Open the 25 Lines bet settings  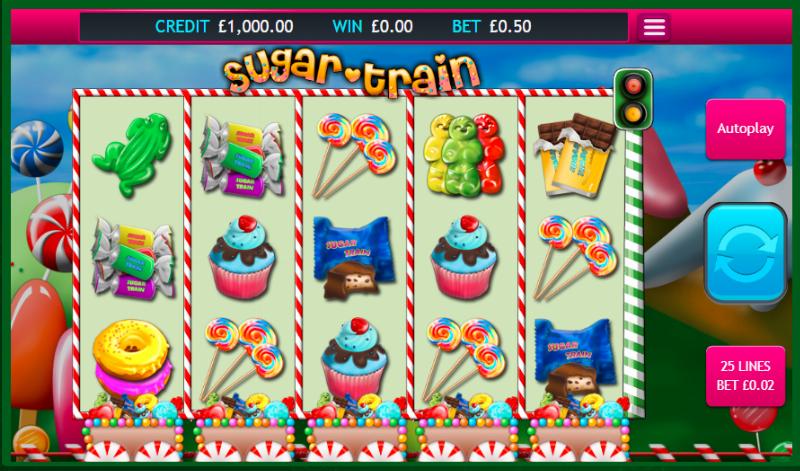click(745, 376)
